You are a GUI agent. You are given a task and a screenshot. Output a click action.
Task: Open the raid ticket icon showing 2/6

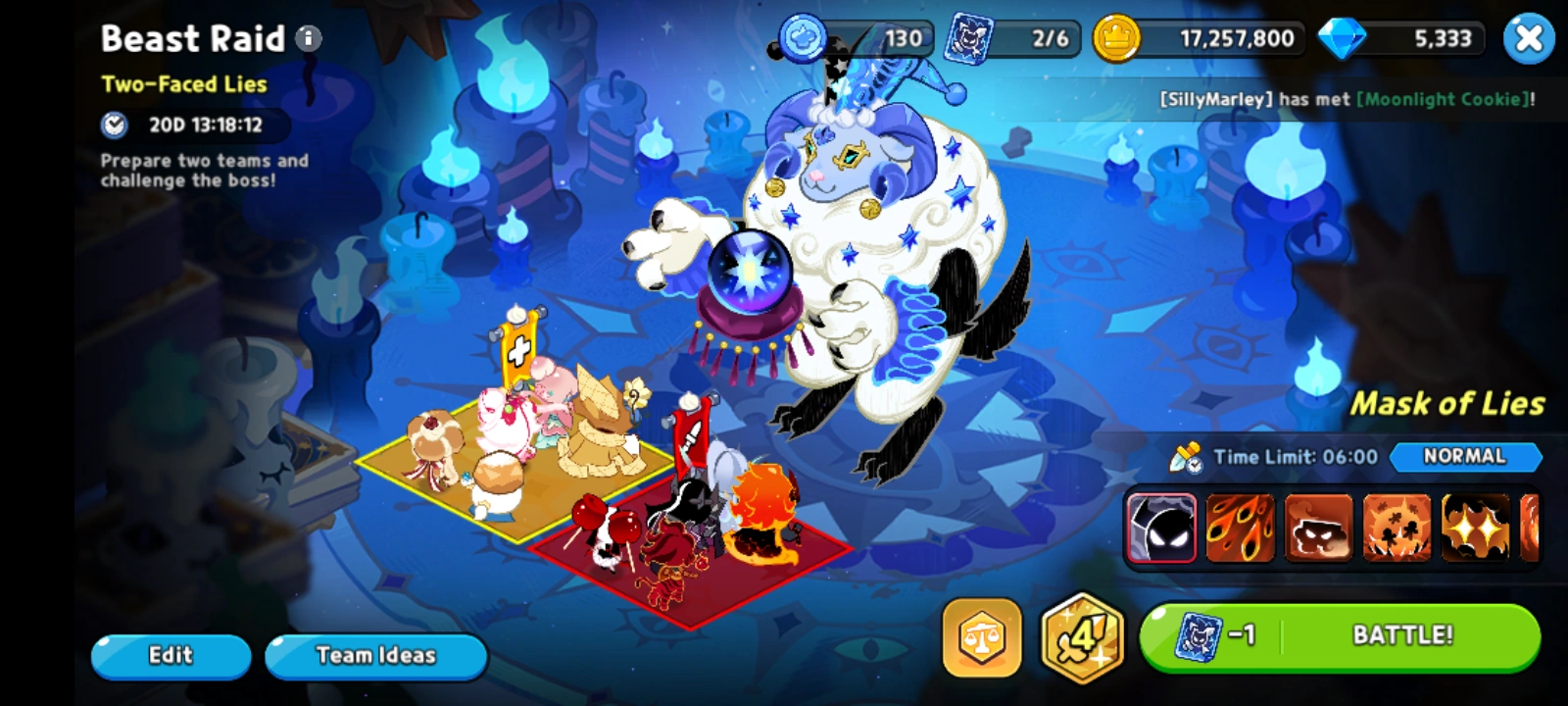coord(968,39)
